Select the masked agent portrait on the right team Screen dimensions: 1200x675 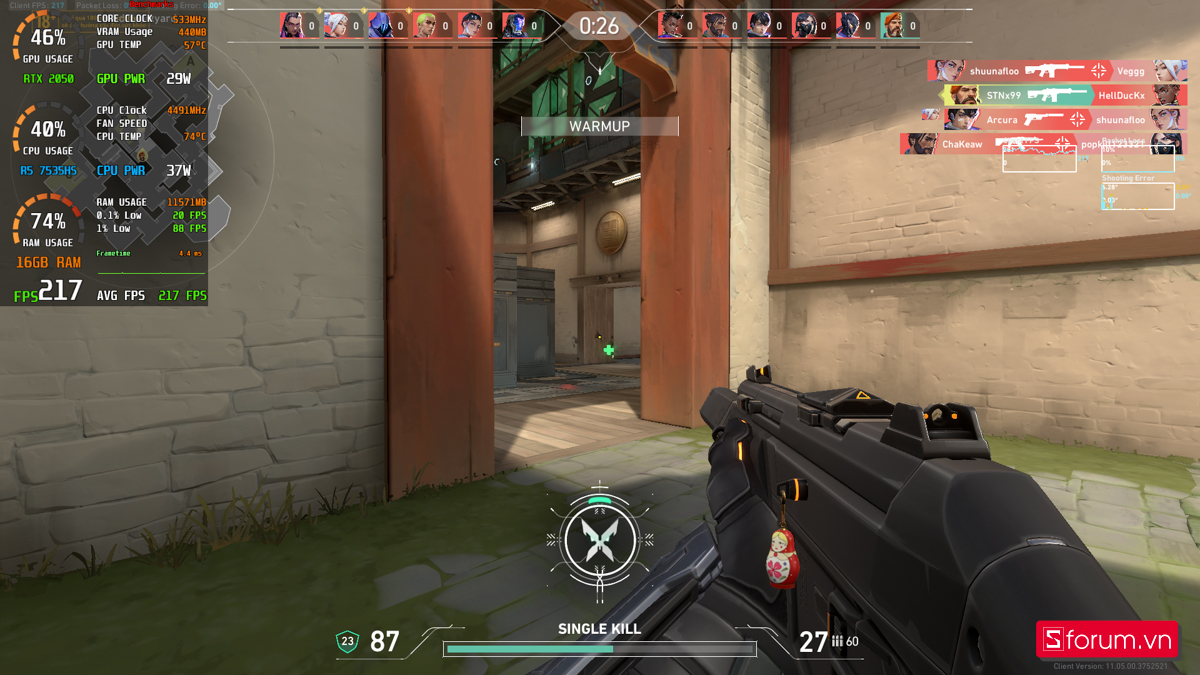click(x=805, y=26)
